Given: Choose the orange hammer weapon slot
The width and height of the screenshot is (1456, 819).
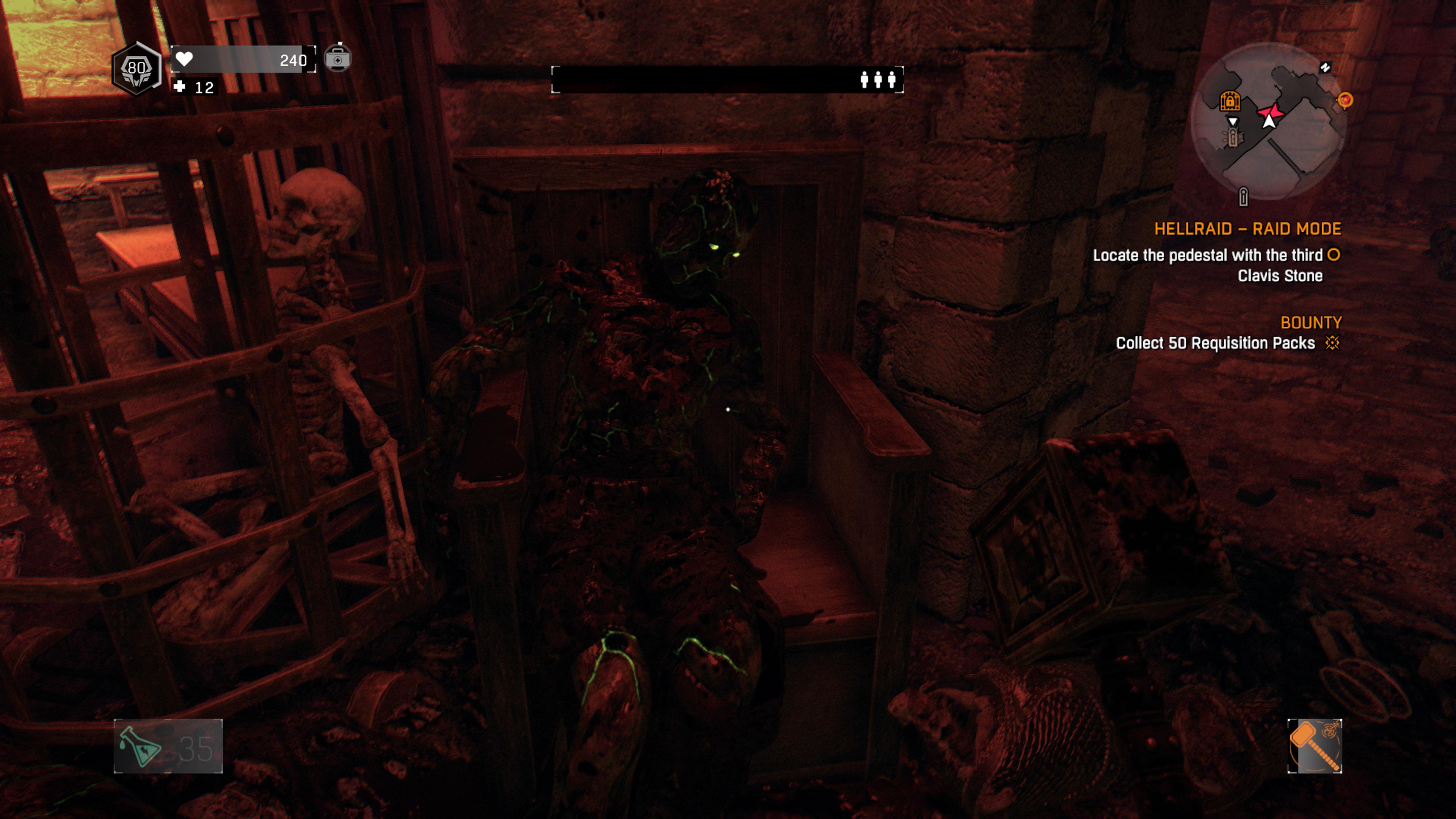Looking at the screenshot, I should [1314, 746].
